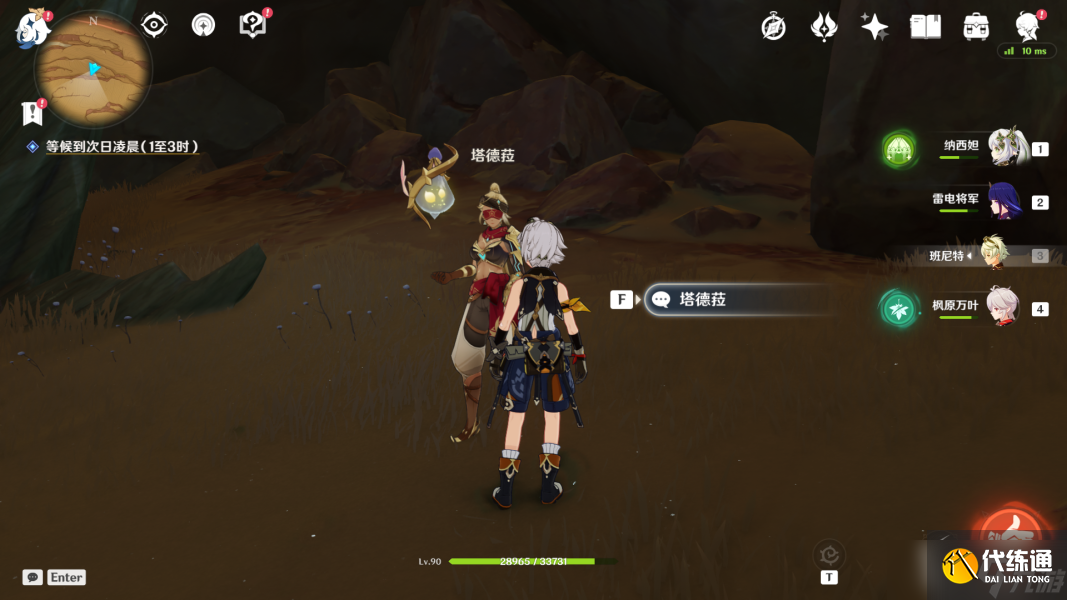Open the quest log icon below the minimap
Image resolution: width=1067 pixels, height=600 pixels.
(33, 113)
